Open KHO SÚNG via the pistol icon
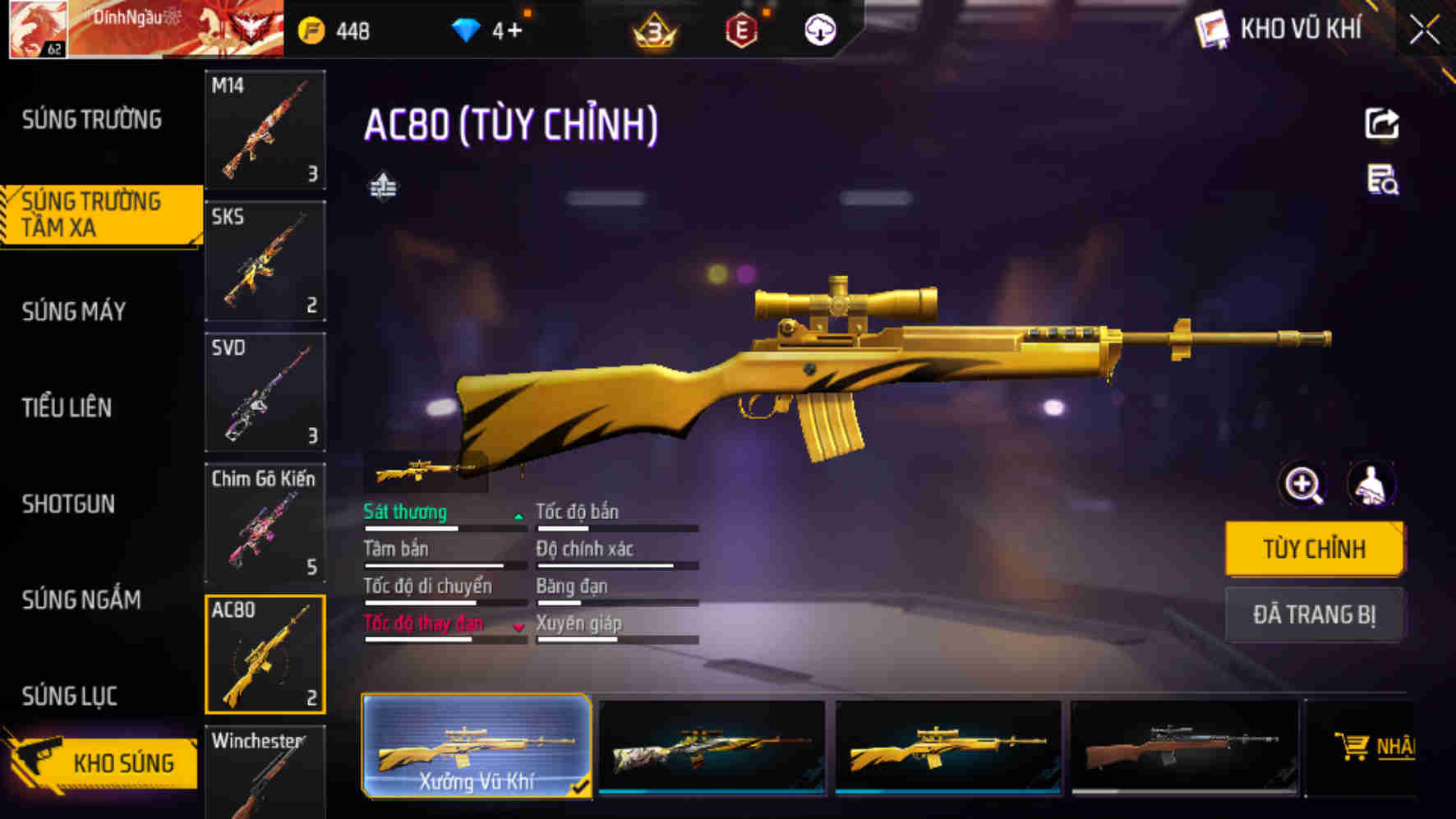The width and height of the screenshot is (1456, 819). coord(39,760)
